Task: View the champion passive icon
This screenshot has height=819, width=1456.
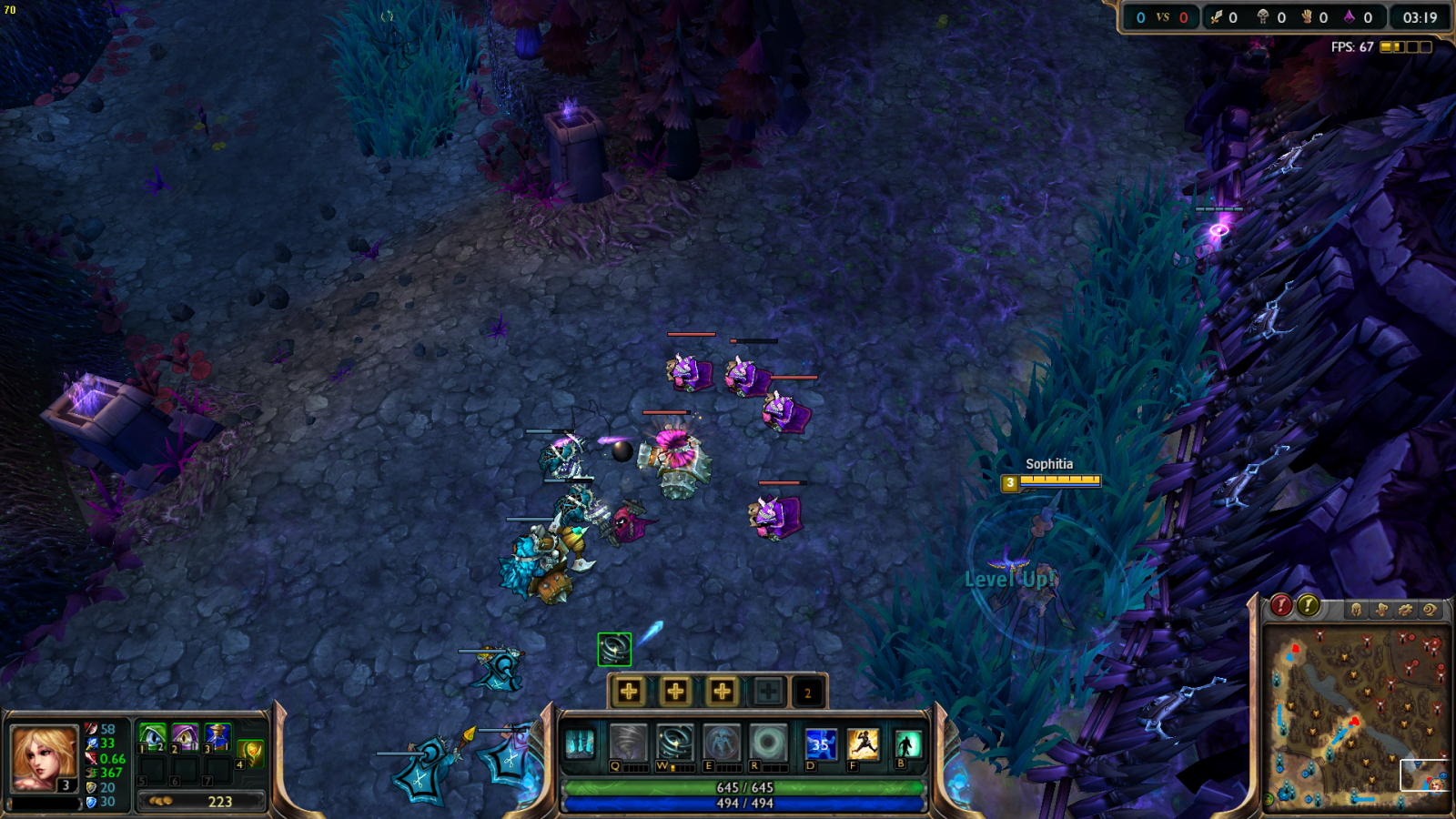Action: click(580, 743)
